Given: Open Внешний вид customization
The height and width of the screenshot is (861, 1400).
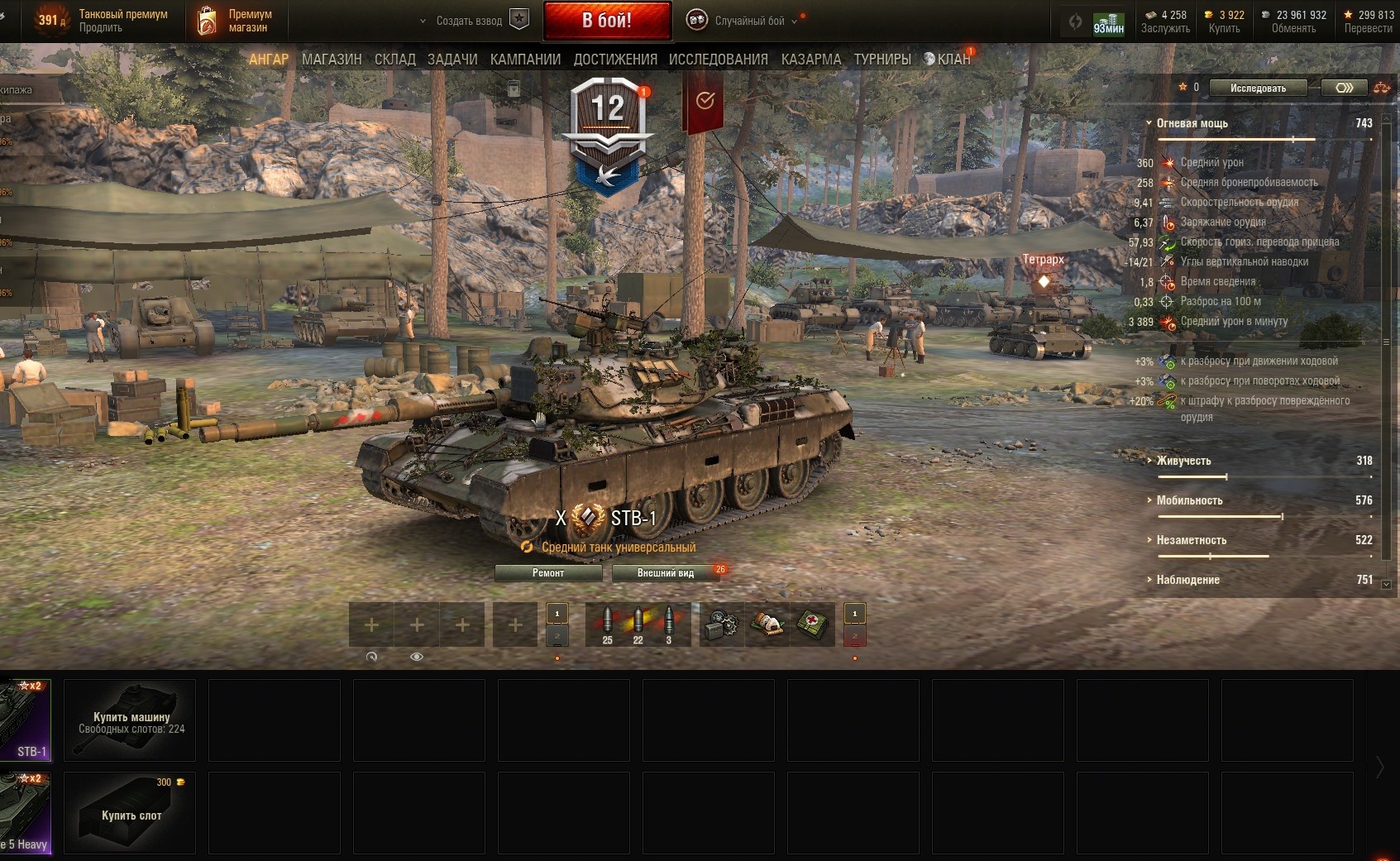Looking at the screenshot, I should tap(666, 573).
